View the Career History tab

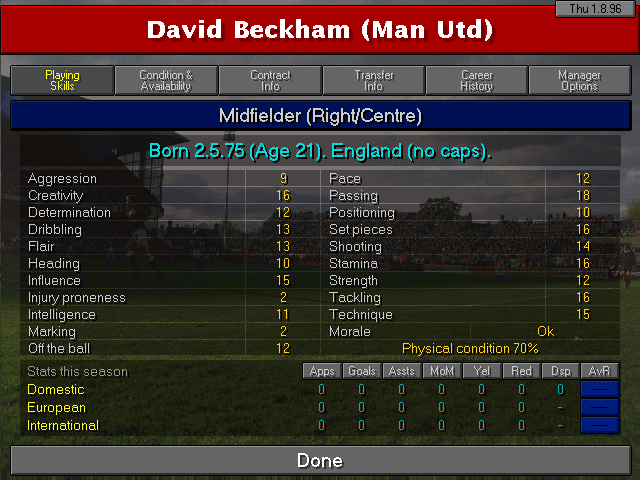point(477,81)
